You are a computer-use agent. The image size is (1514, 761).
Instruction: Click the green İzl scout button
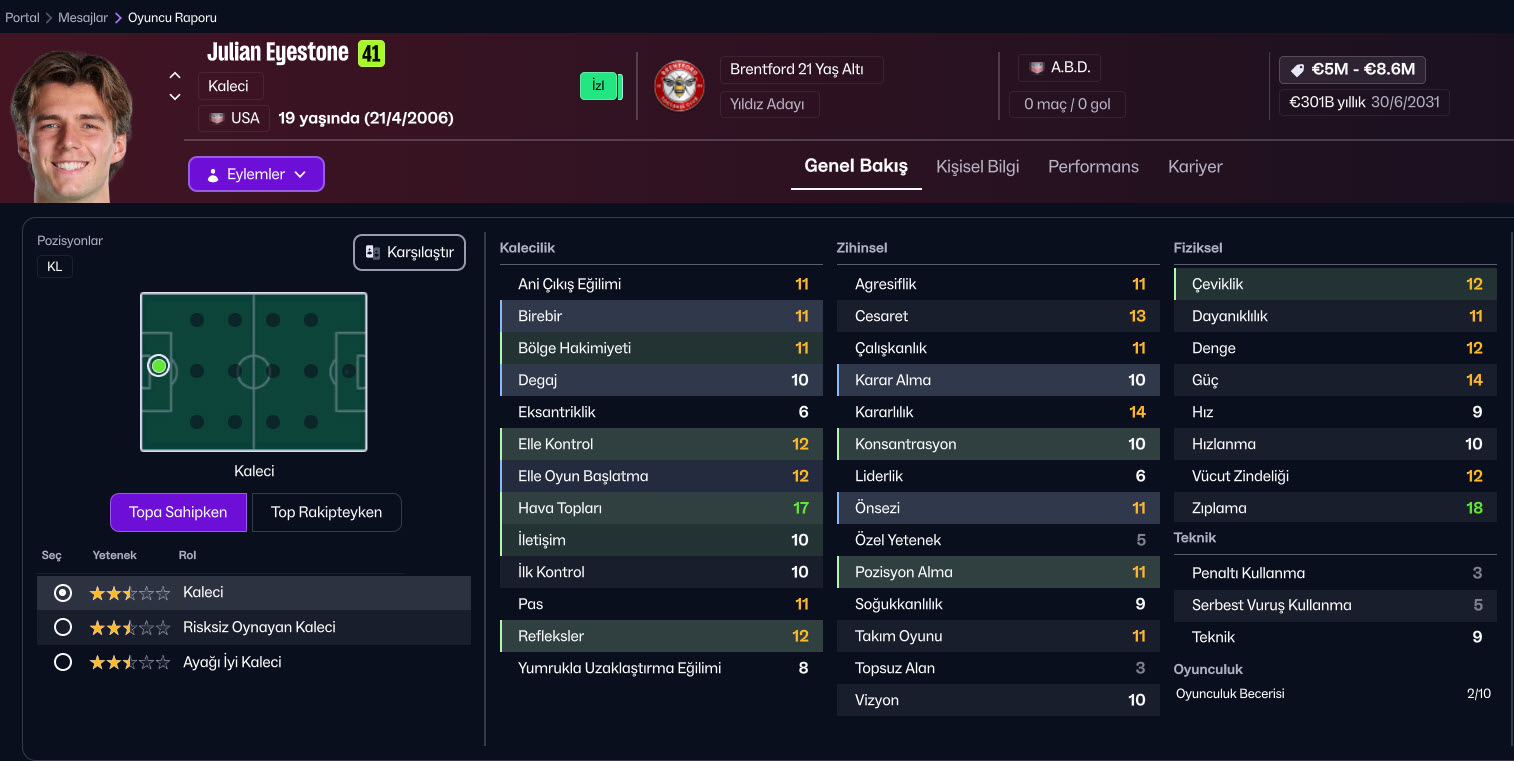click(x=599, y=86)
